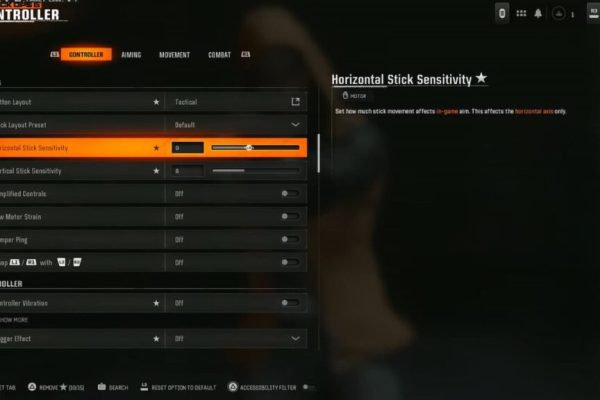Select the Combat tab
Viewport: 600px width, 400px height.
(x=219, y=55)
